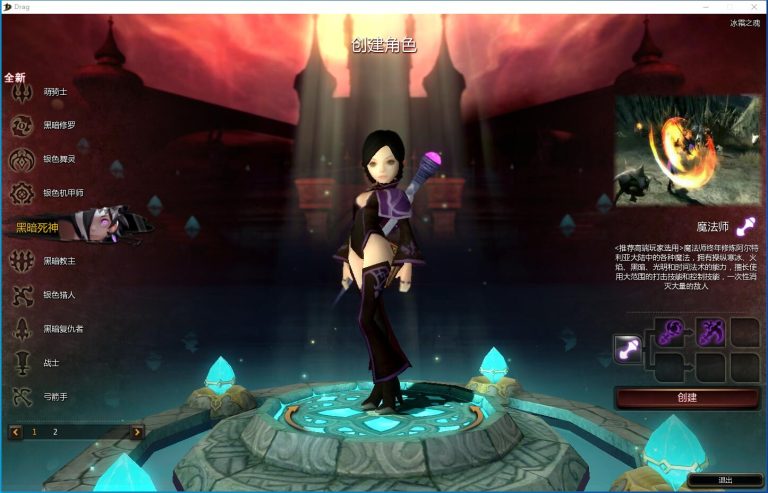Play the mage skill preview video
The height and width of the screenshot is (493, 768).
687,149
